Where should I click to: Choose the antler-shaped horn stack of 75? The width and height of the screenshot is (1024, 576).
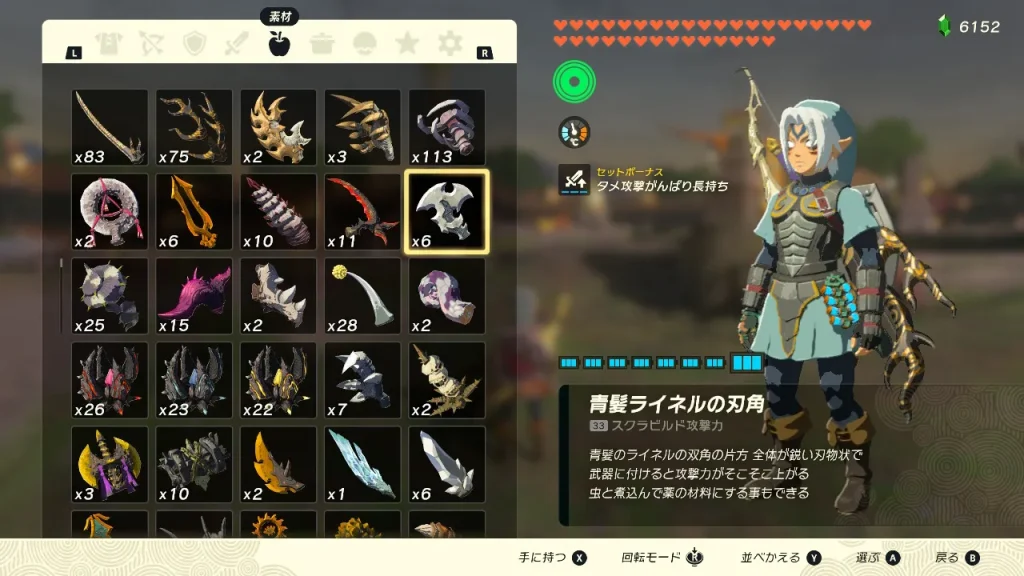pos(194,127)
